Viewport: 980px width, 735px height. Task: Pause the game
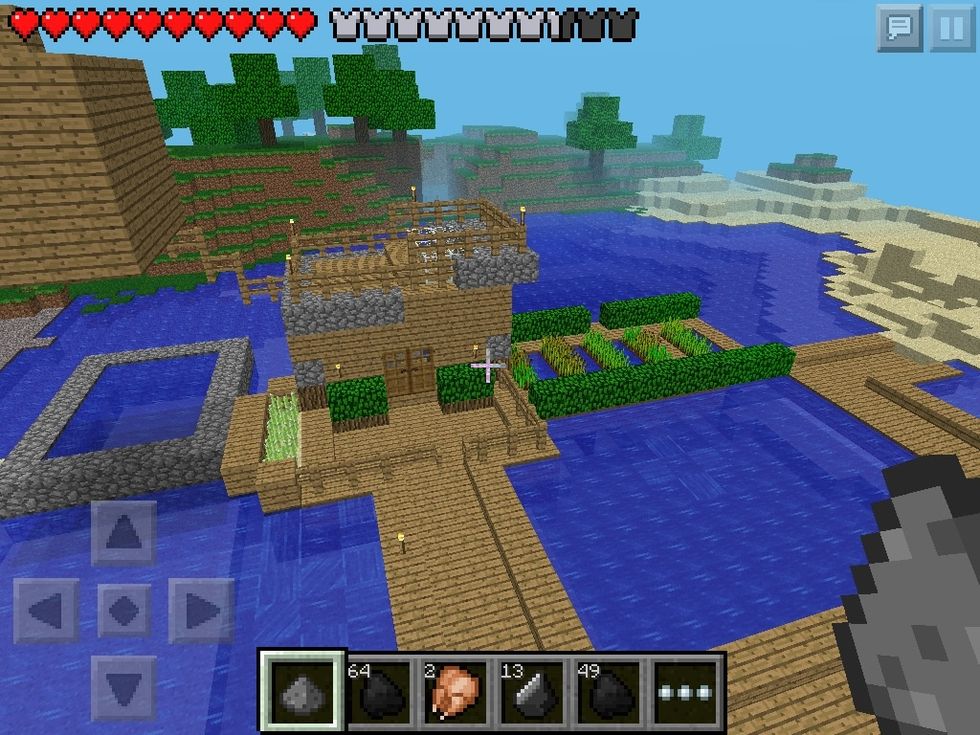coord(949,28)
